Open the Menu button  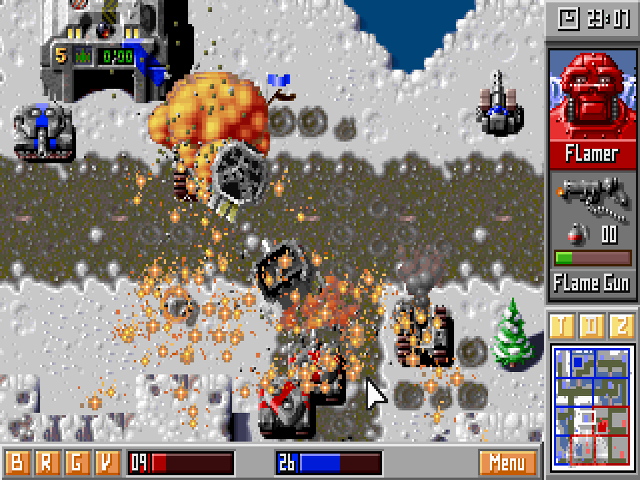click(x=507, y=463)
